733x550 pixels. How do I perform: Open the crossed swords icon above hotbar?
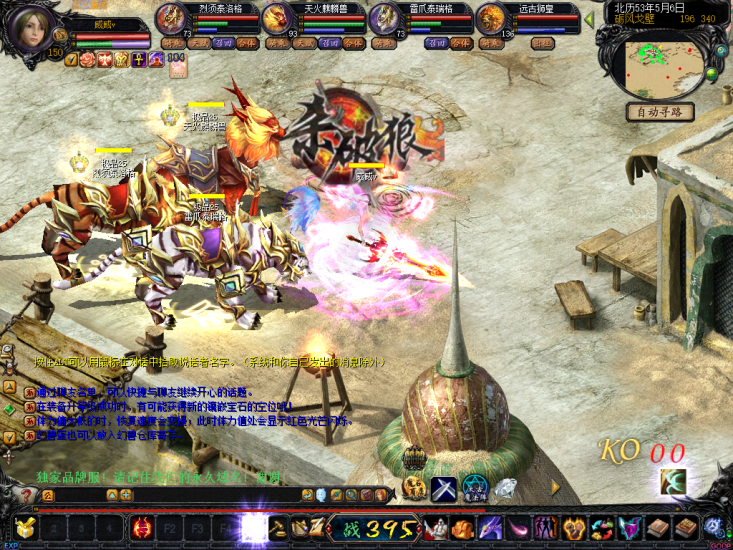(x=444, y=489)
